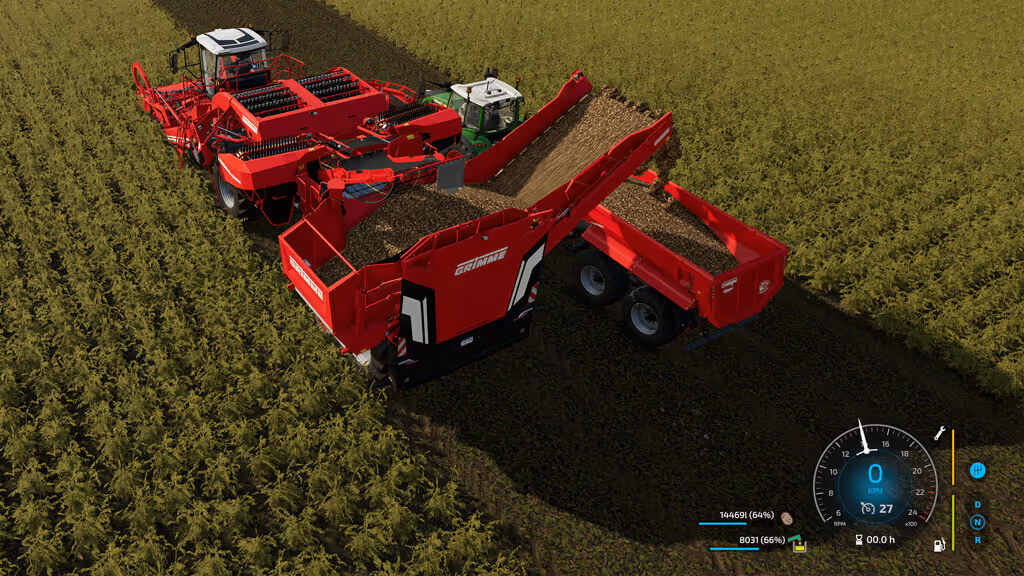Click the cruise control speed icon

(868, 508)
